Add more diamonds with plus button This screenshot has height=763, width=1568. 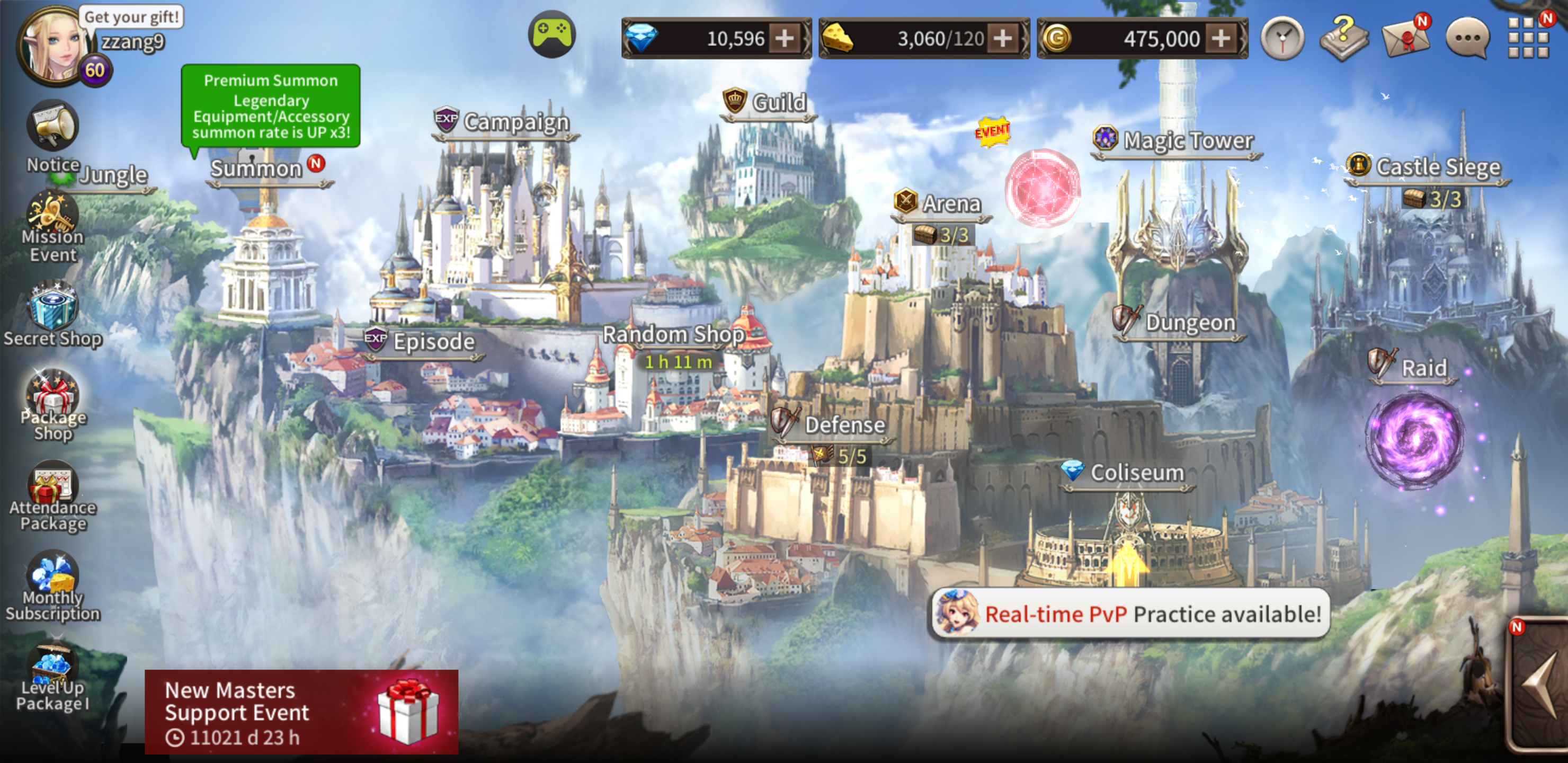tap(785, 39)
